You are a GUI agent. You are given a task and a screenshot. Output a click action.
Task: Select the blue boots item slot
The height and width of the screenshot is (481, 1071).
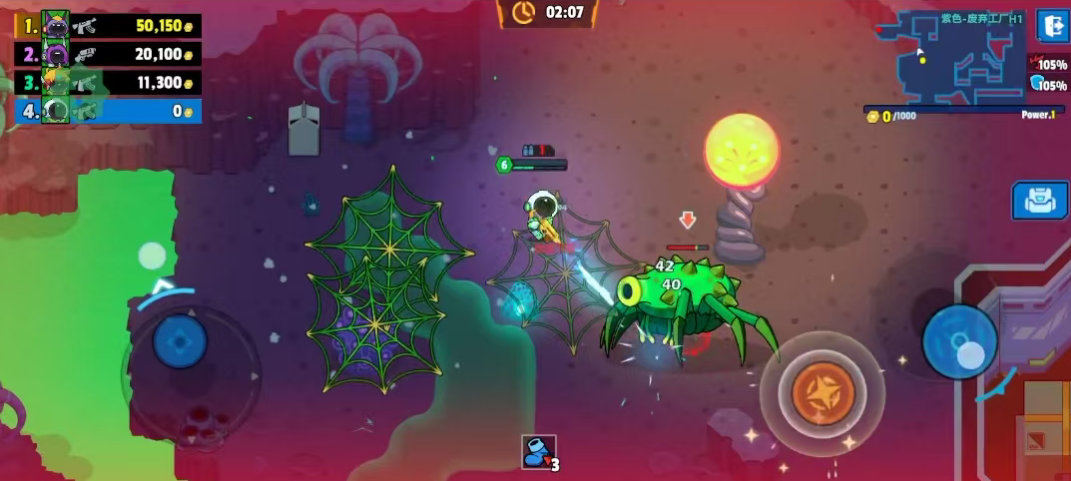pyautogui.click(x=538, y=452)
